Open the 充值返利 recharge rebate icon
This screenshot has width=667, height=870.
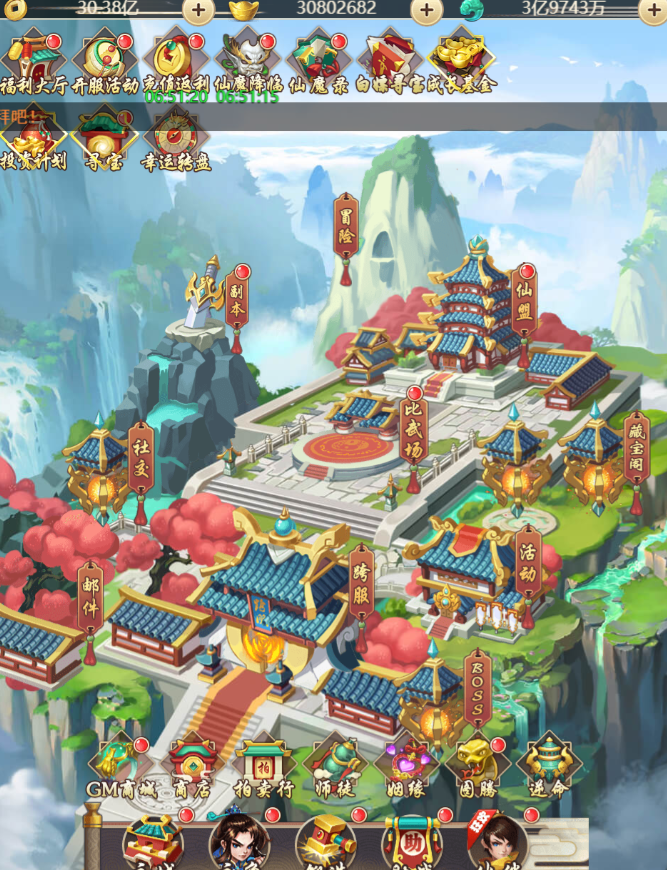(x=175, y=61)
